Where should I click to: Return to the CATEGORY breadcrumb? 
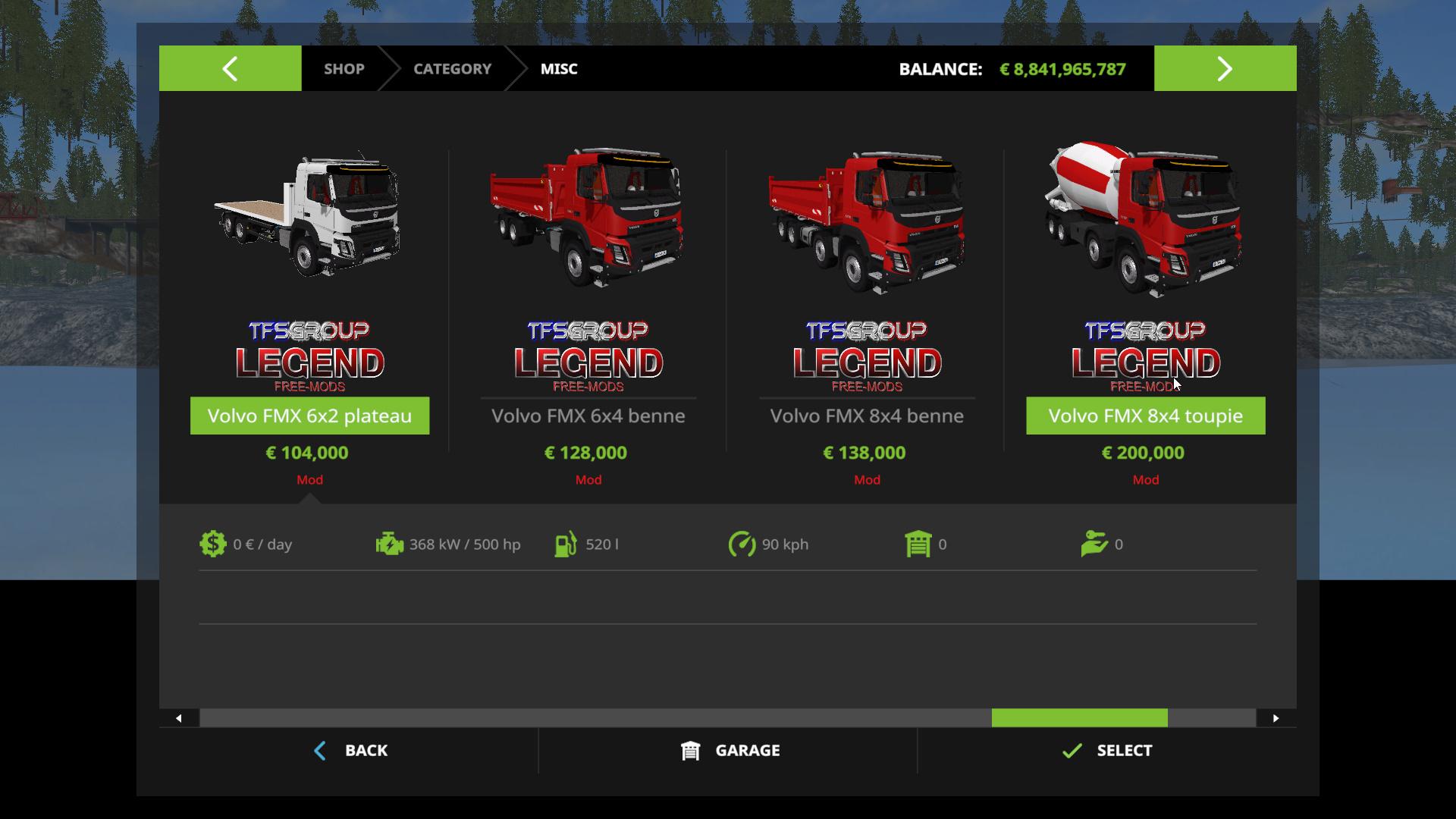[452, 69]
